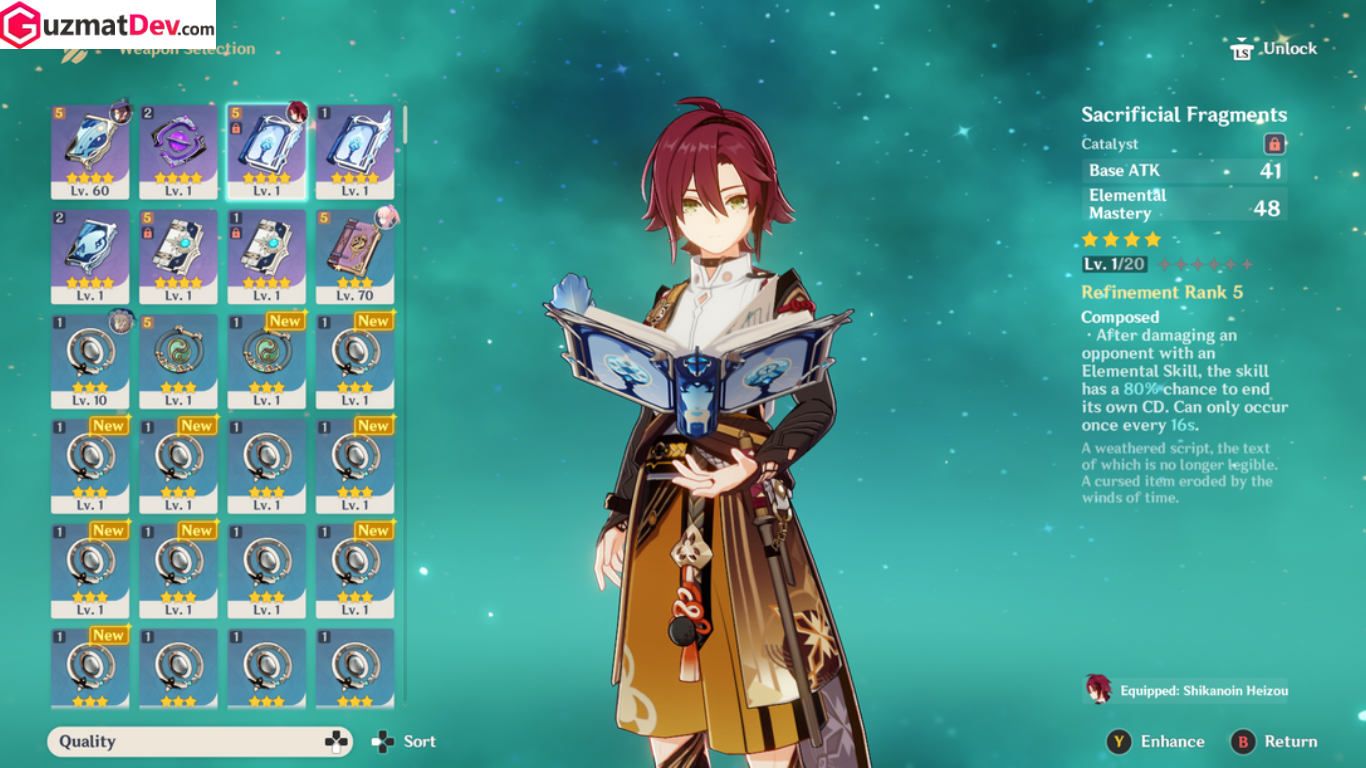Click the Heizou portrait on the Lv. 60 catalyst

[x=122, y=111]
